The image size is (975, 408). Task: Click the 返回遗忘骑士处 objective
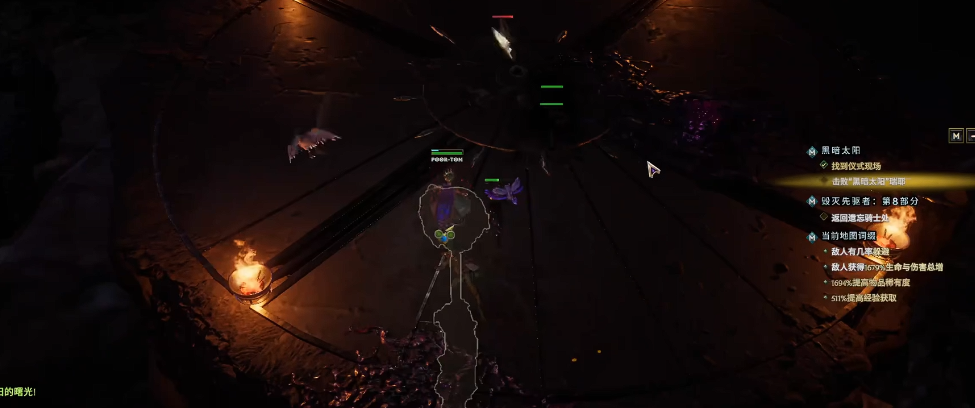point(860,216)
